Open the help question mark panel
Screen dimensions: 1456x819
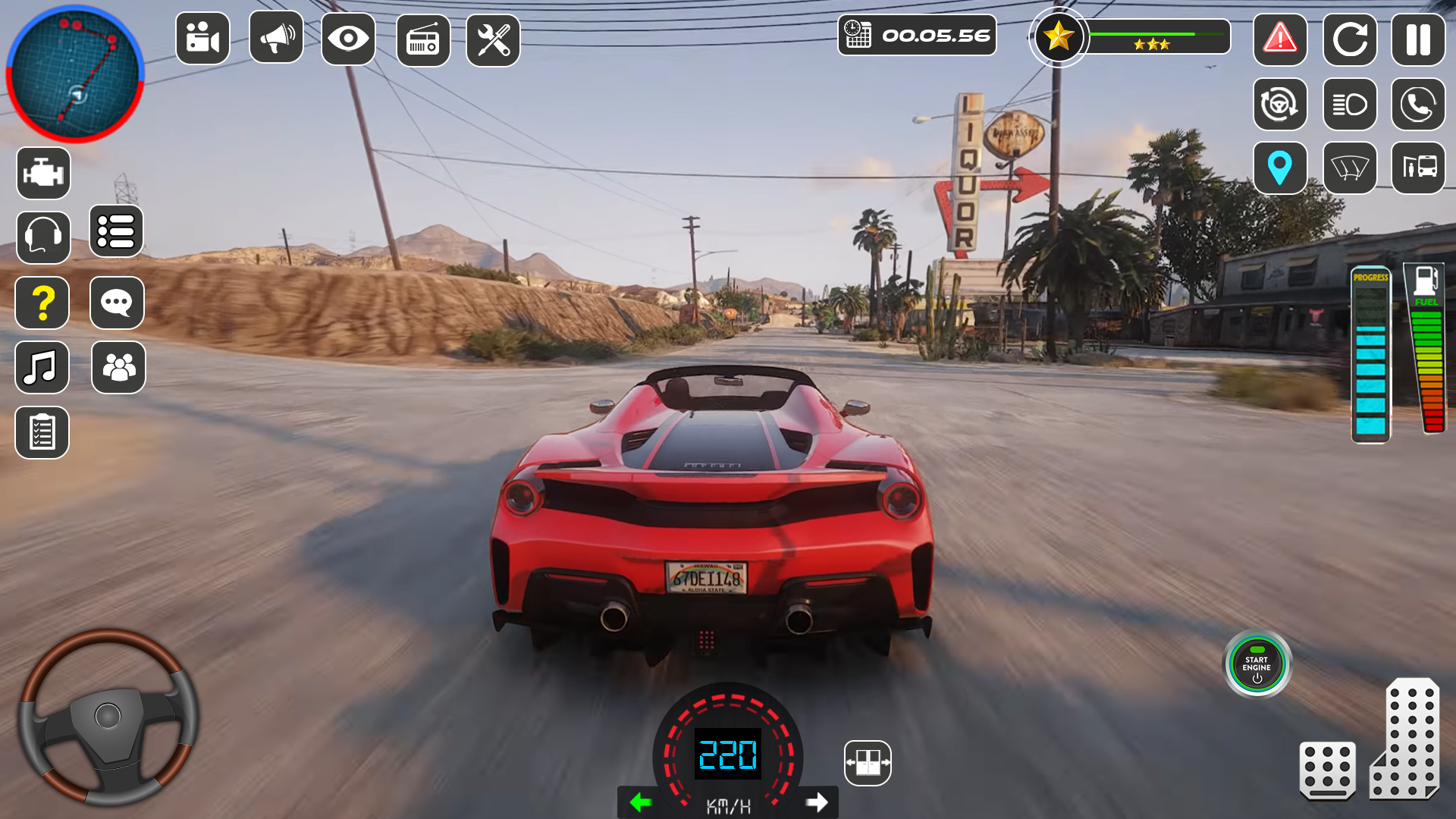[x=42, y=303]
